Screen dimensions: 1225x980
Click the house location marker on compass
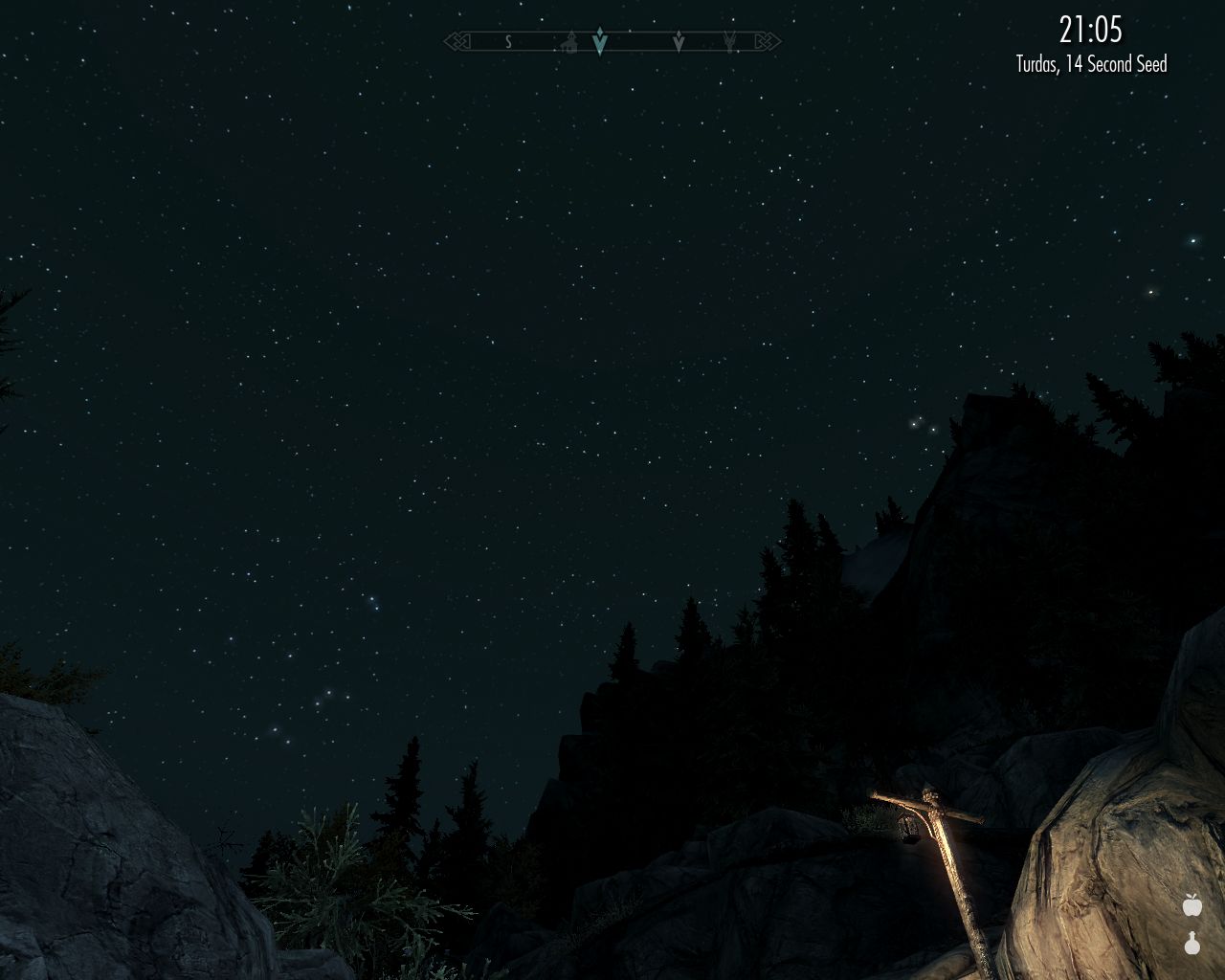(x=570, y=42)
